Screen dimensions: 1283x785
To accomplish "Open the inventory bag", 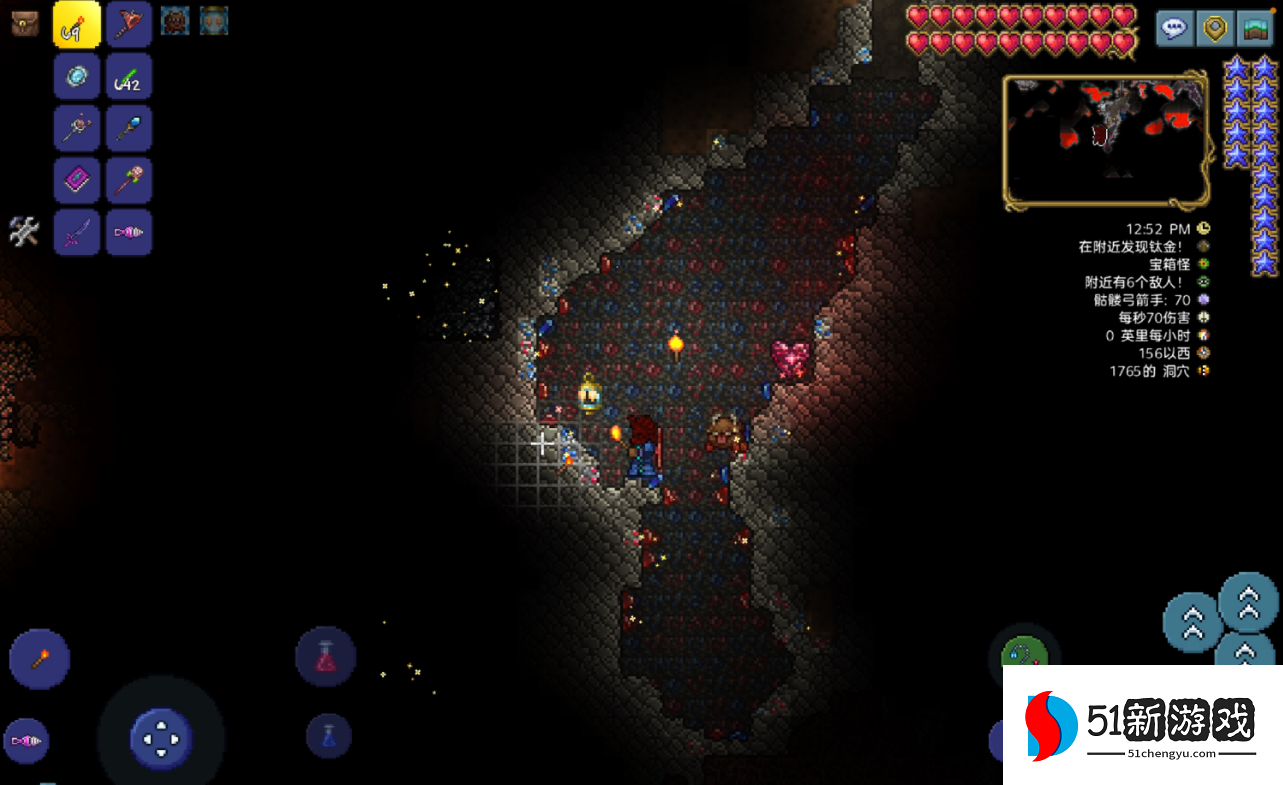I will (x=25, y=23).
